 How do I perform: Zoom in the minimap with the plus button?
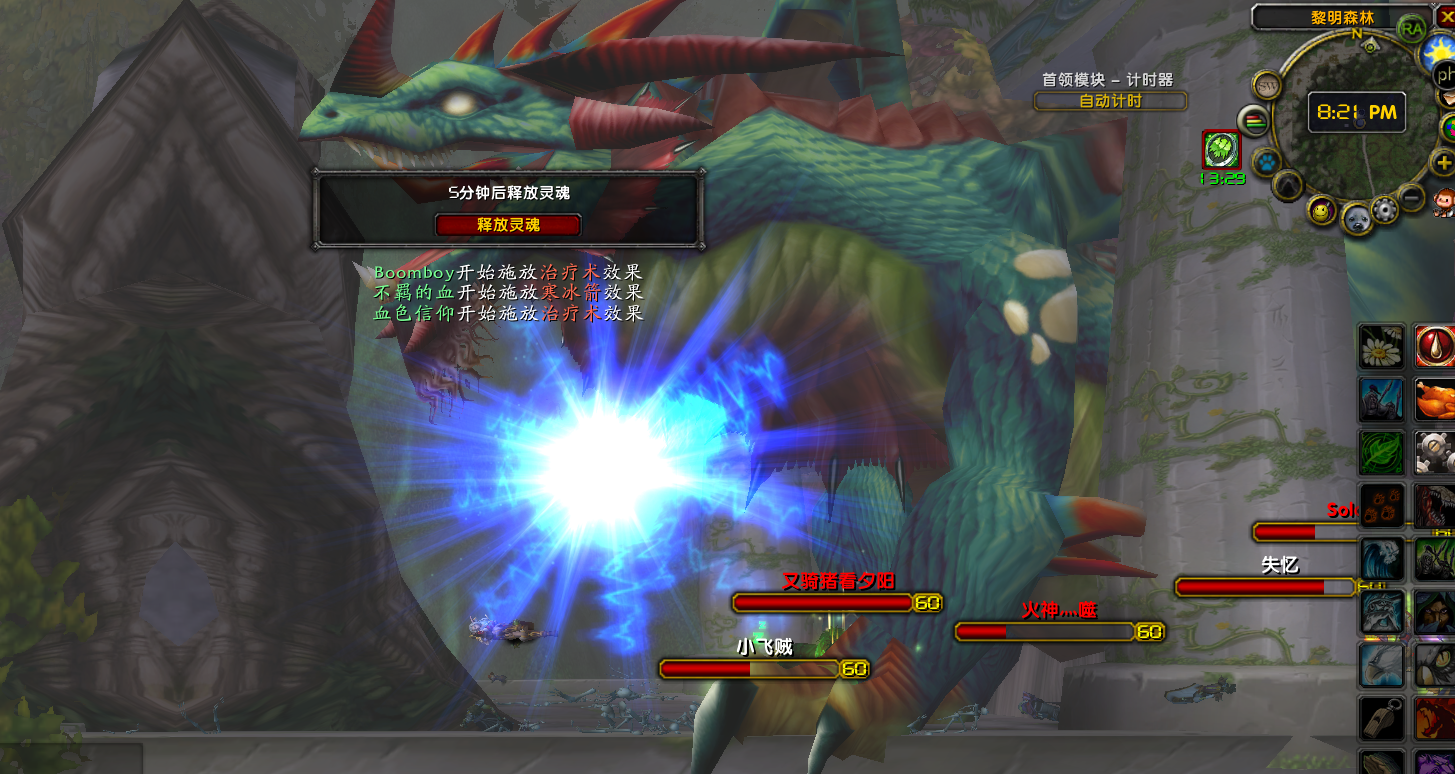tap(1443, 163)
